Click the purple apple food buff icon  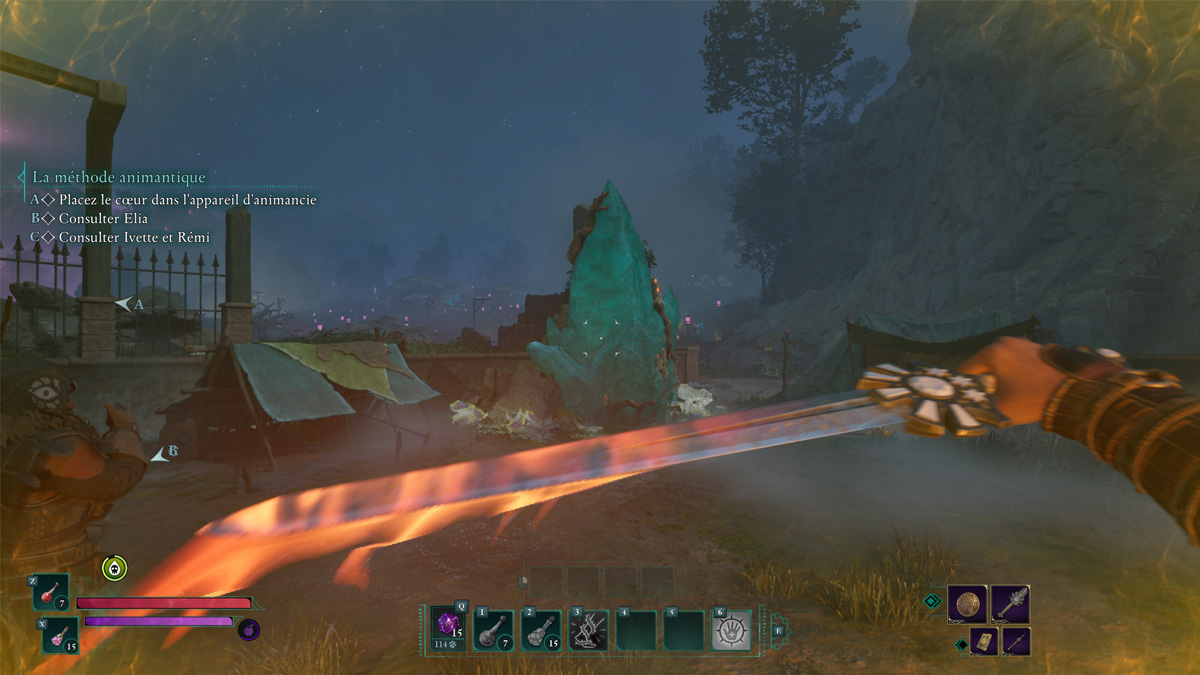click(x=249, y=630)
